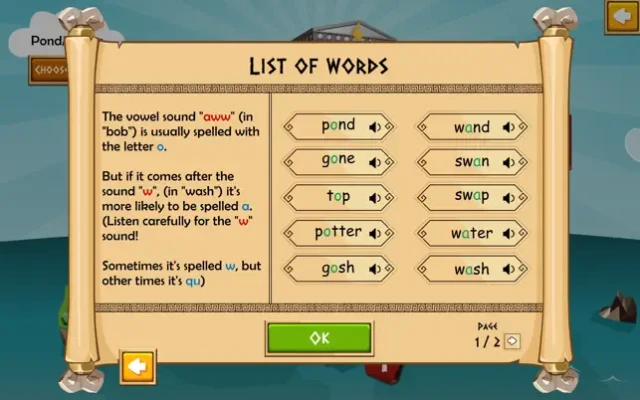Play the word water
This screenshot has width=640, height=400.
(x=508, y=233)
